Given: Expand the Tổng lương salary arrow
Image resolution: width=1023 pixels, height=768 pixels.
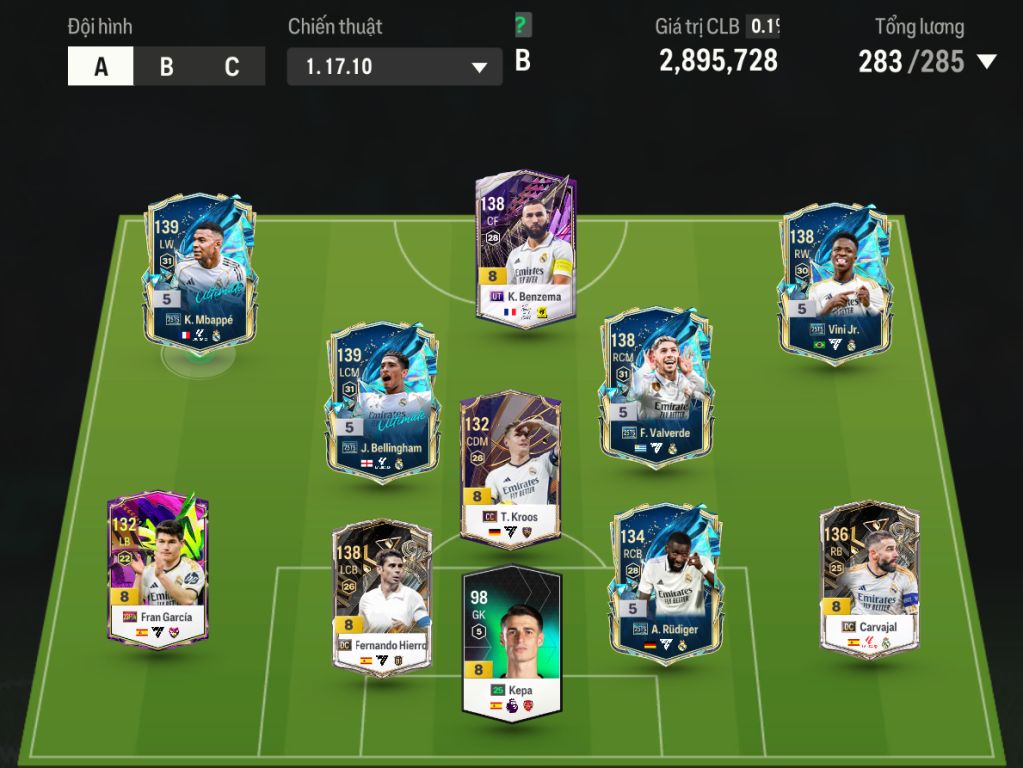Looking at the screenshot, I should tap(986, 62).
